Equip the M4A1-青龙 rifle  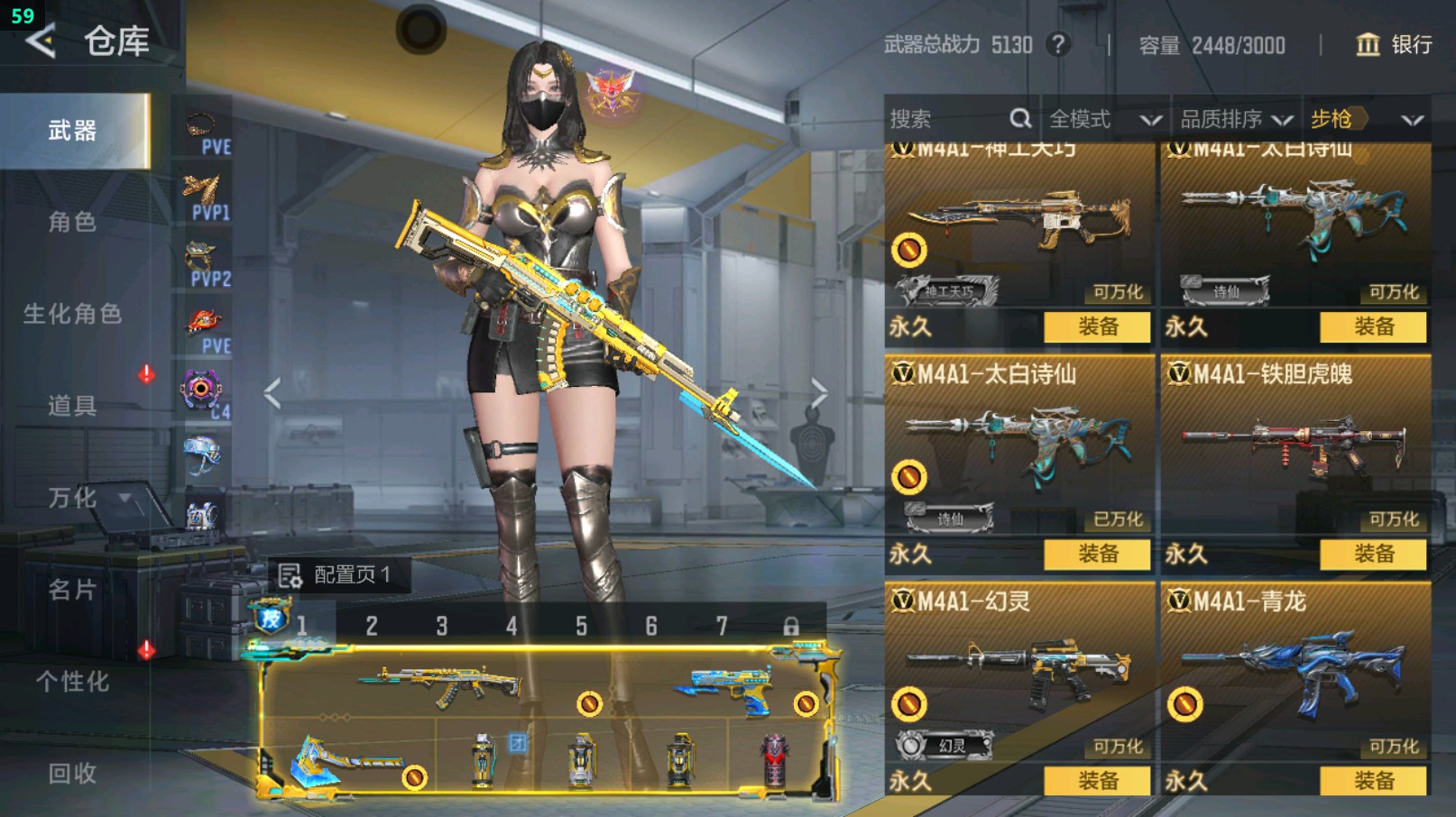[x=1373, y=781]
